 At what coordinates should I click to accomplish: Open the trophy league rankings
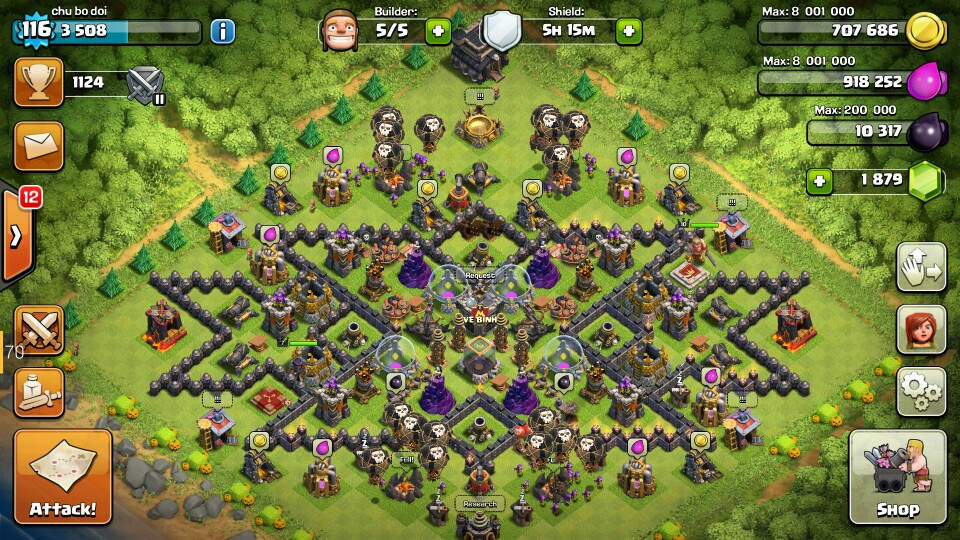tap(38, 82)
